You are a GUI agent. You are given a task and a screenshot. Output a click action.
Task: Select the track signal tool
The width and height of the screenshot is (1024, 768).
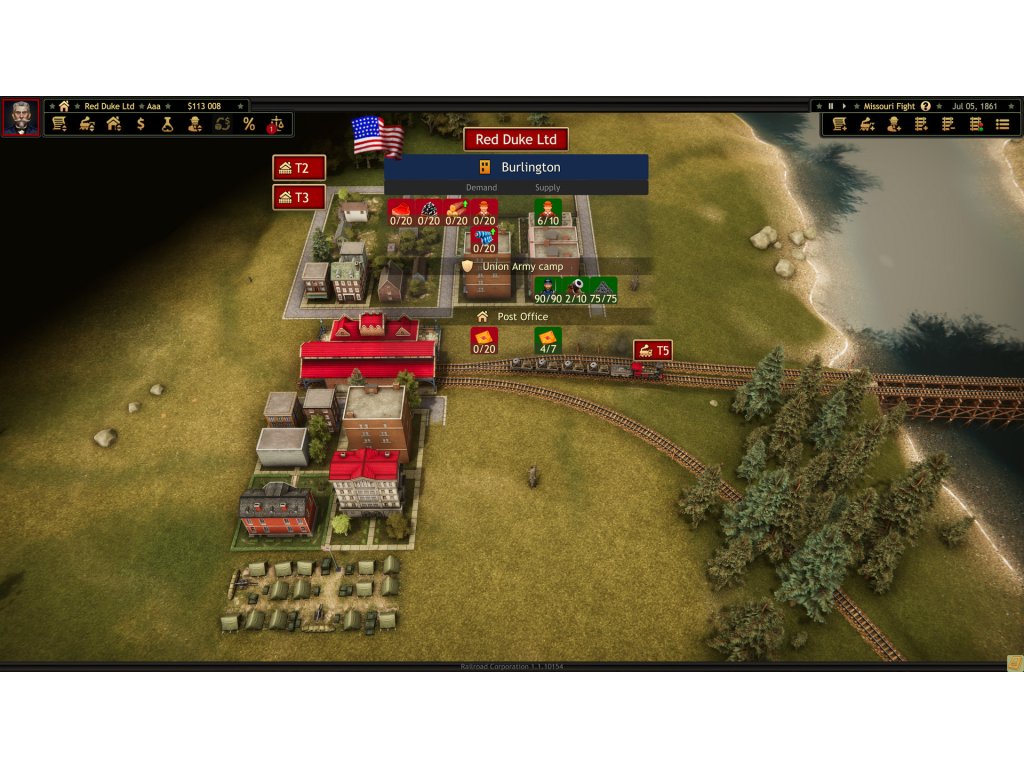pyautogui.click(x=975, y=124)
